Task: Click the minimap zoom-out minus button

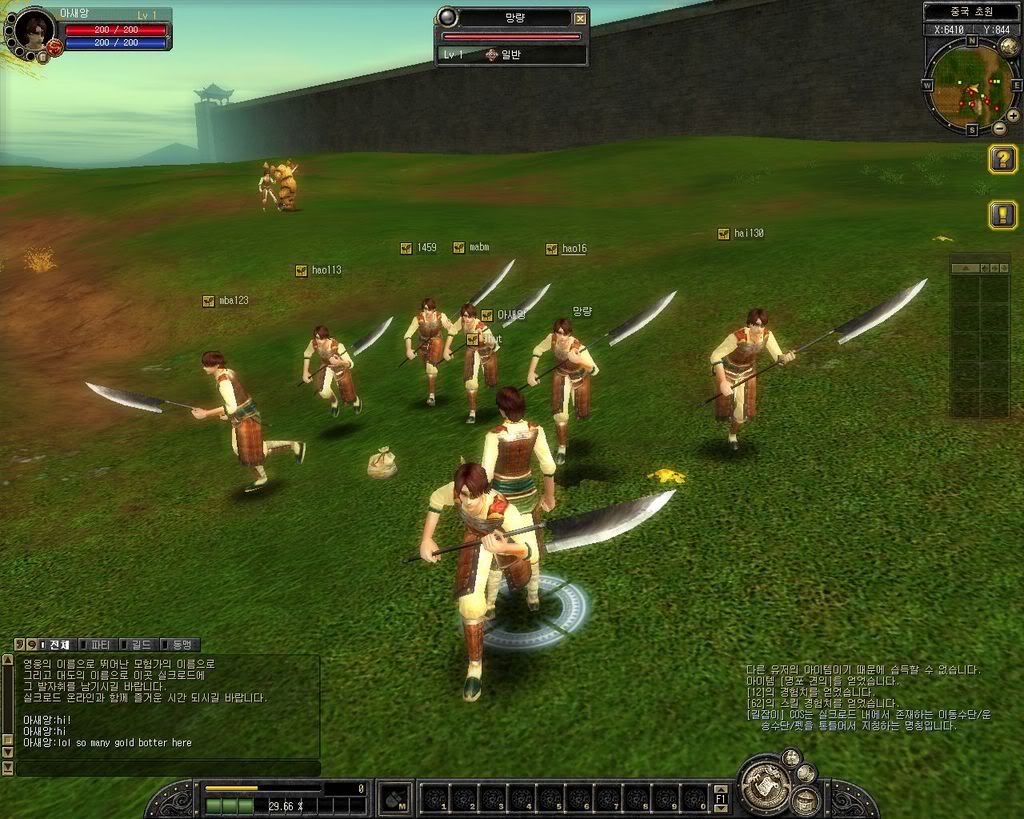Action: point(1000,128)
